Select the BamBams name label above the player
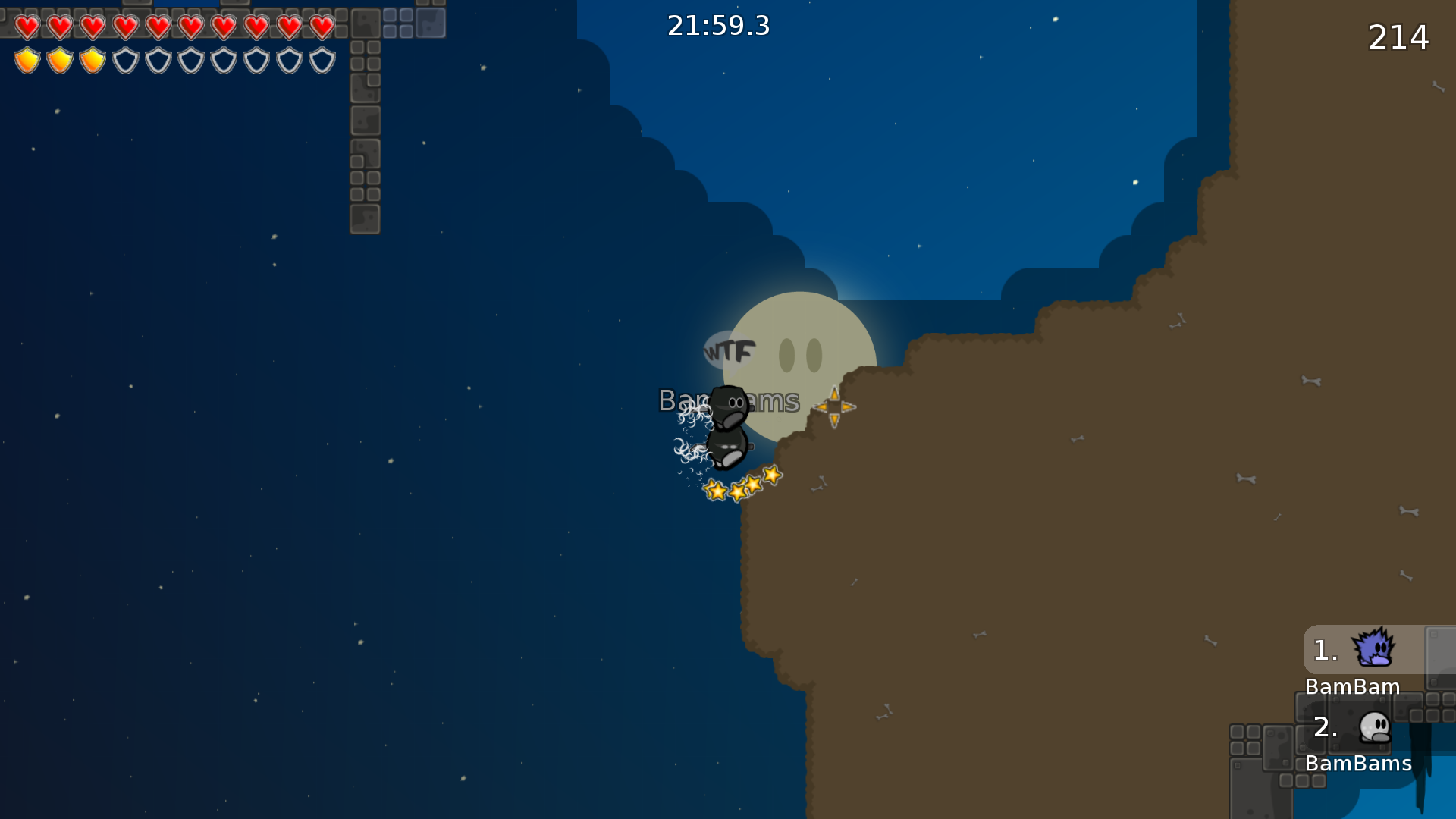Image resolution: width=1456 pixels, height=819 pixels. tap(729, 400)
